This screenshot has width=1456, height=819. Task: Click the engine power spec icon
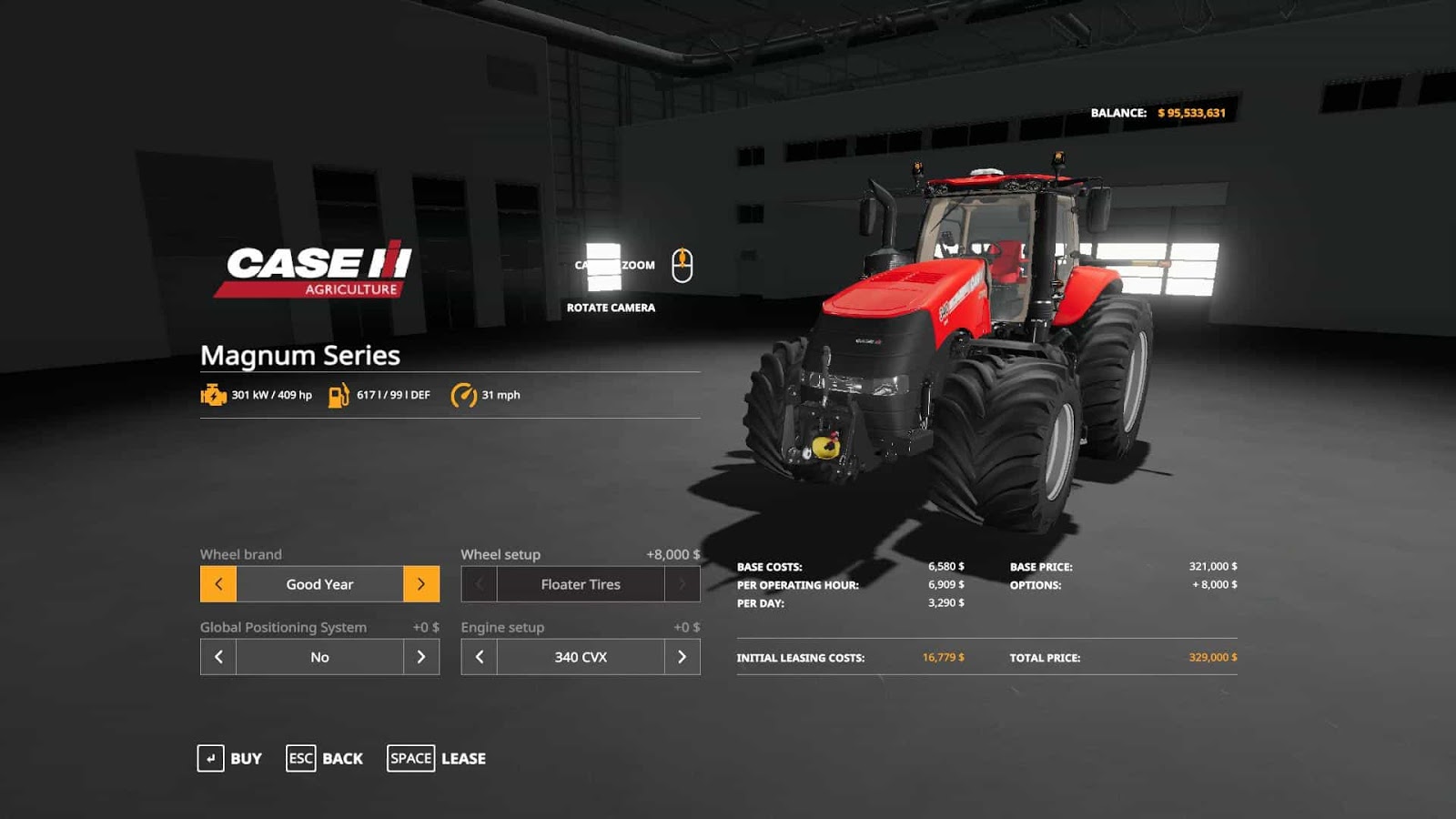coord(212,395)
